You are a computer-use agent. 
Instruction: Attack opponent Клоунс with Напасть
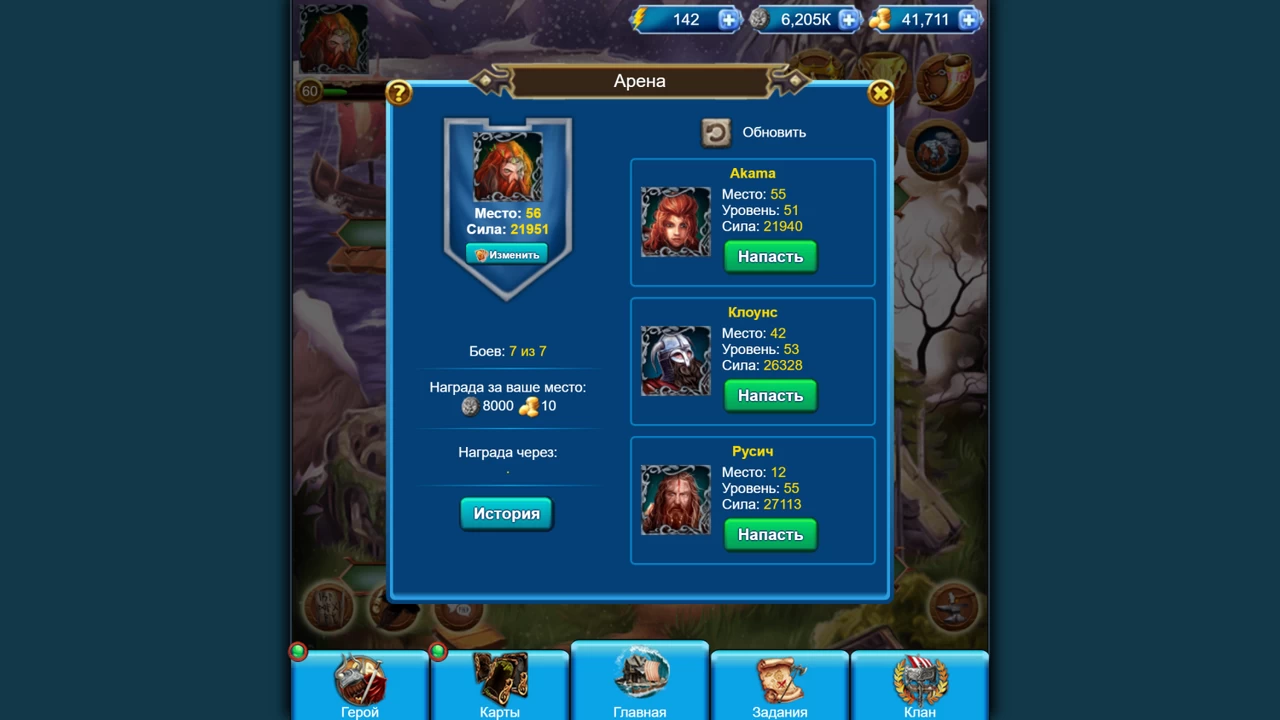point(770,396)
